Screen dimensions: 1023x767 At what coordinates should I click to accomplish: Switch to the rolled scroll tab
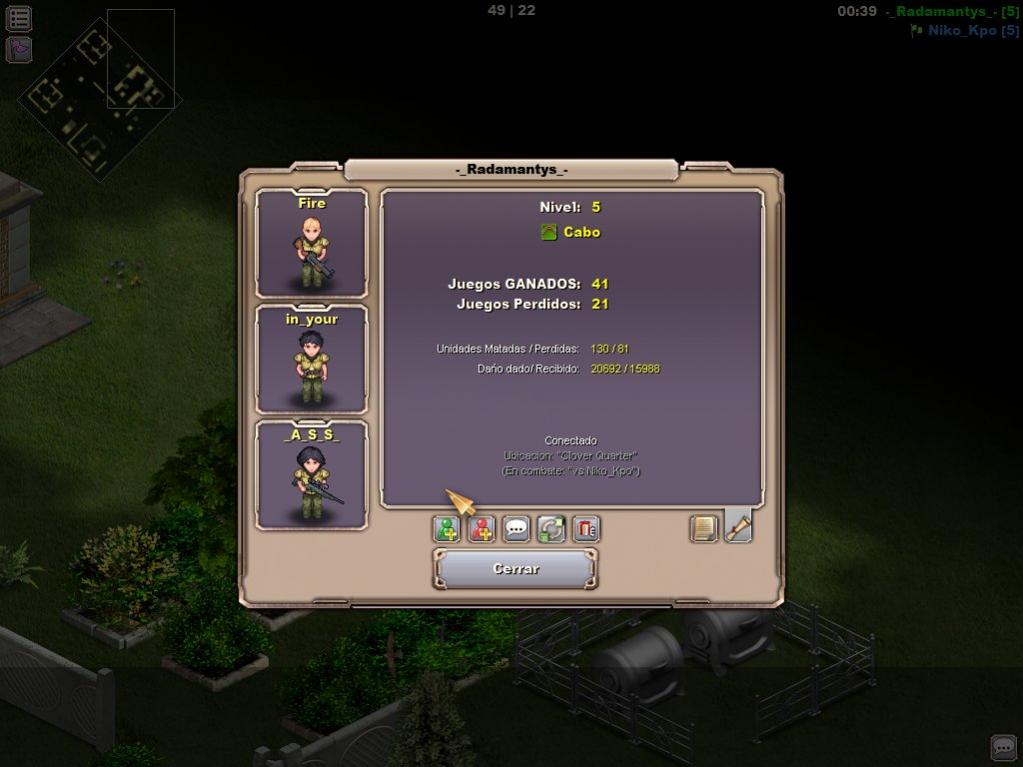coord(738,526)
